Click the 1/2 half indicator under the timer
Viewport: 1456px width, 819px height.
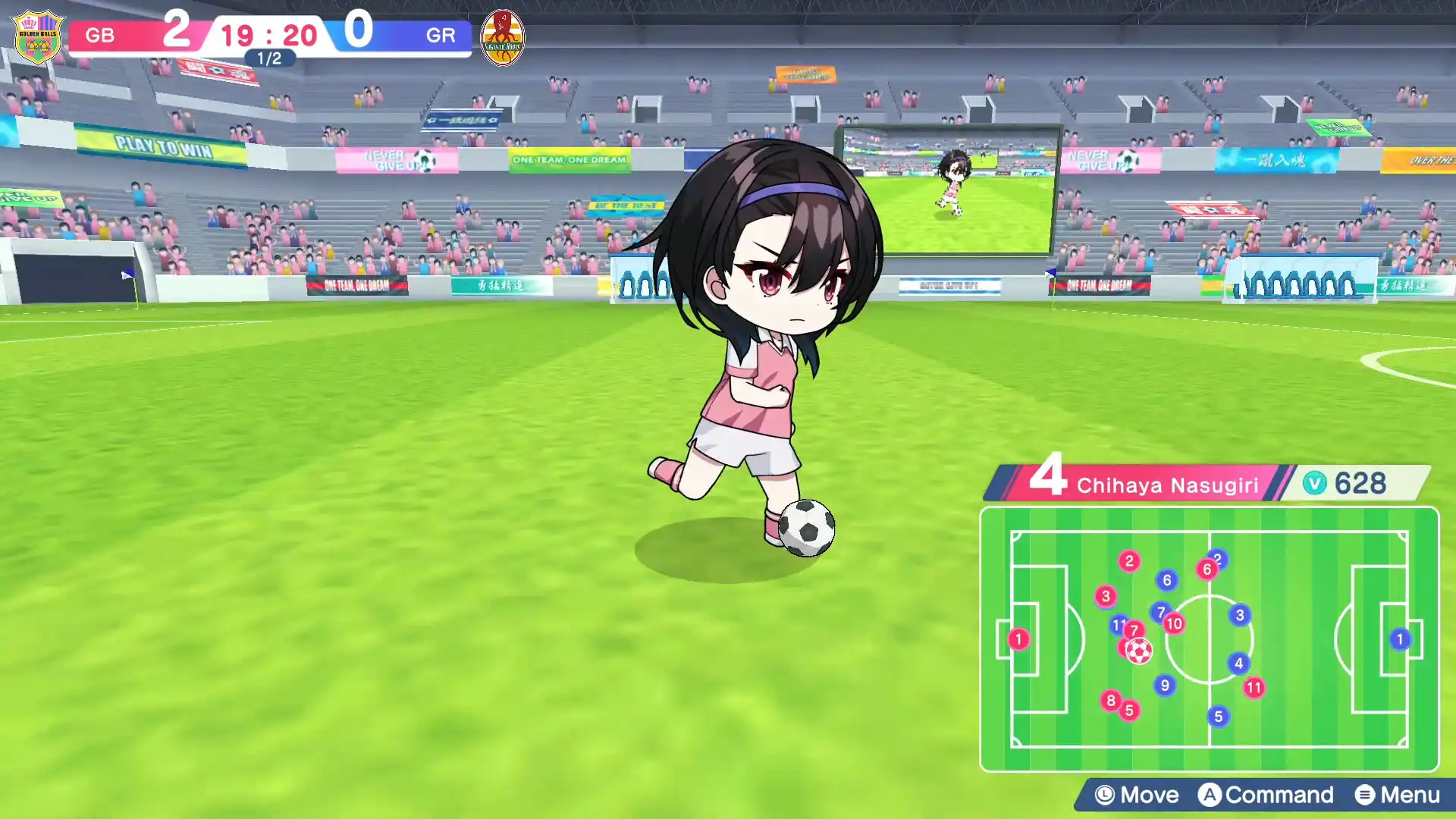[x=268, y=58]
